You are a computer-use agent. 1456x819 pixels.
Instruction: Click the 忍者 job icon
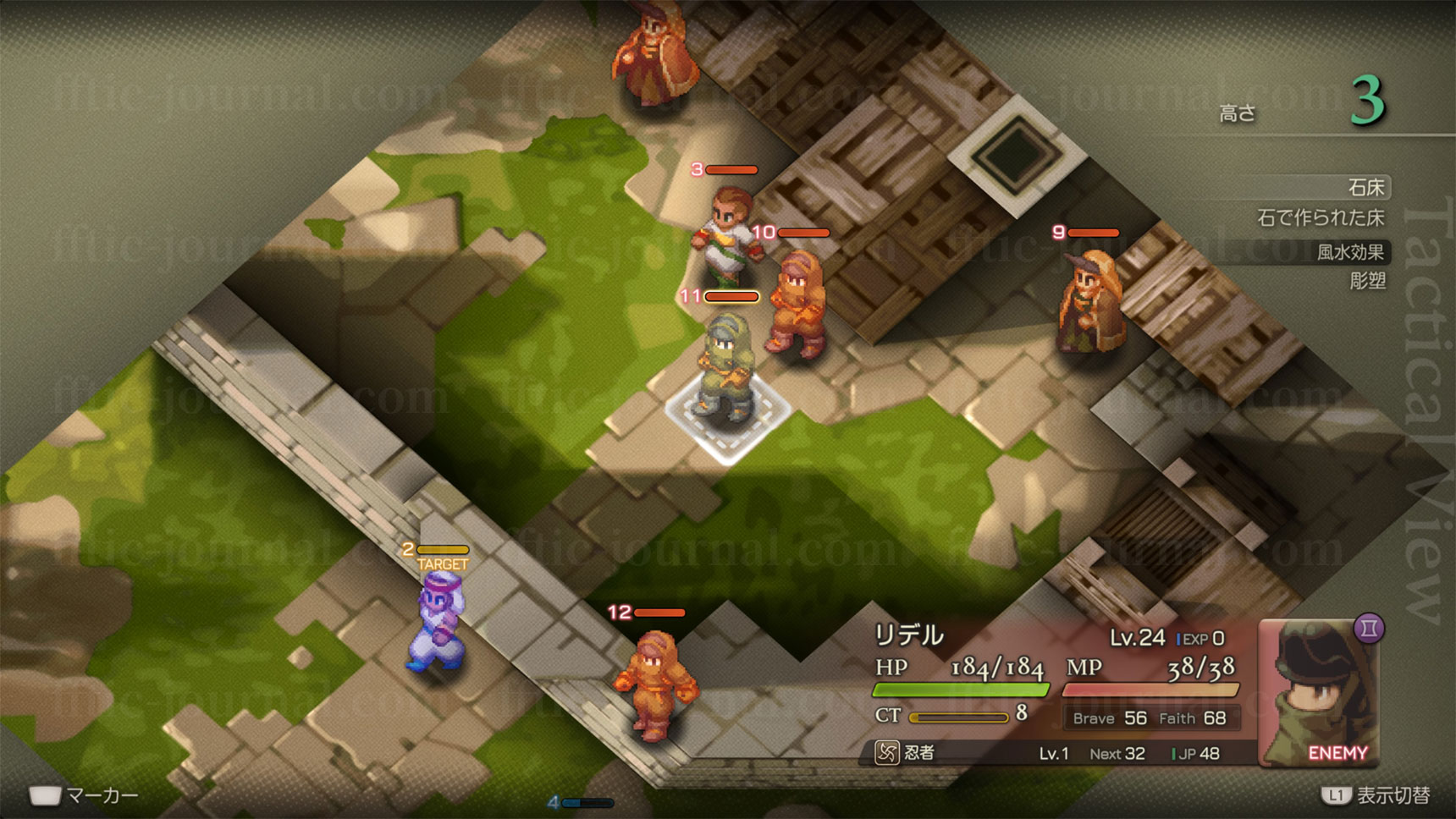[886, 752]
